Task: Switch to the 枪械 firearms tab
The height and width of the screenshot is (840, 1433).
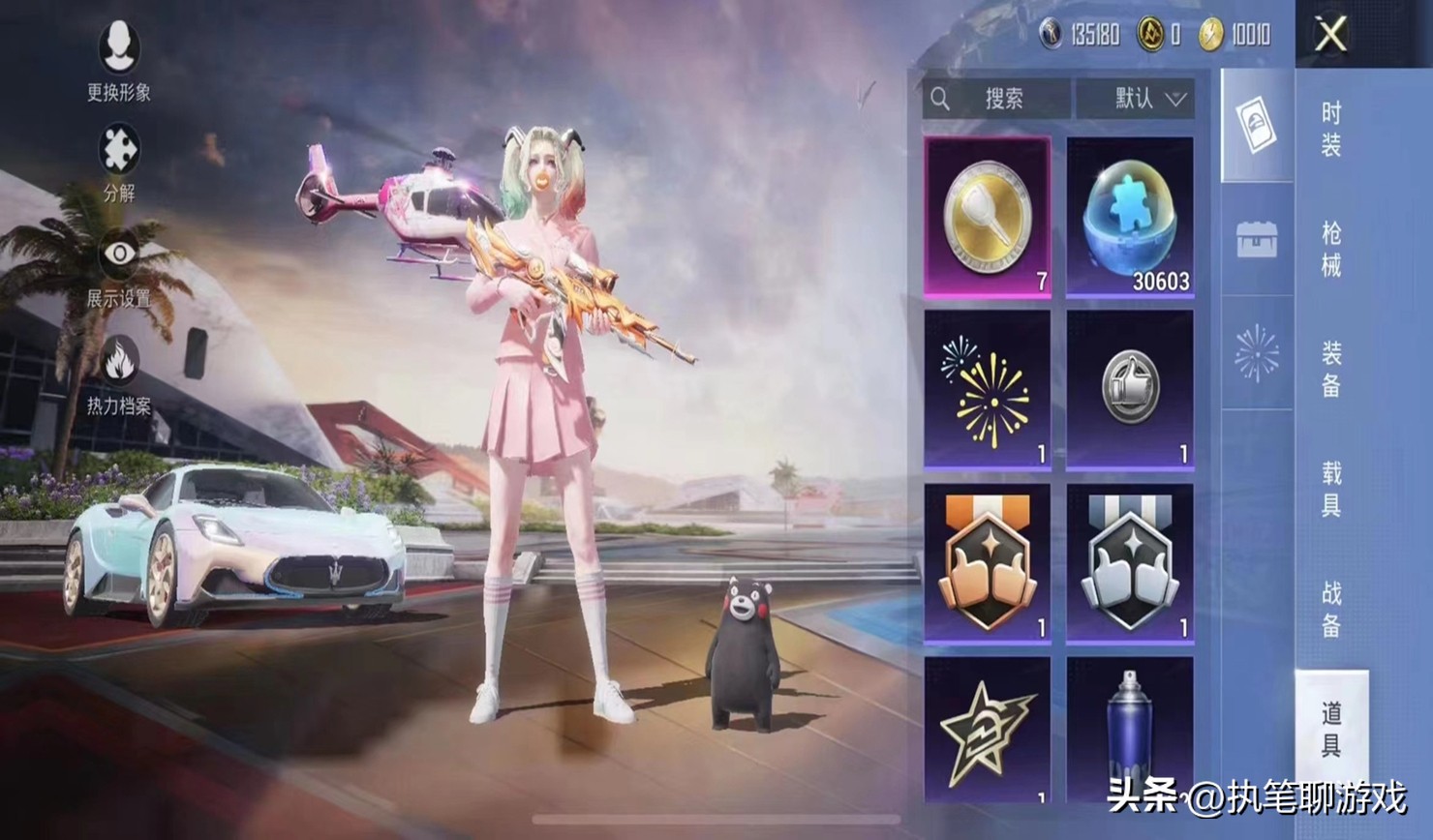Action: pos(1331,249)
